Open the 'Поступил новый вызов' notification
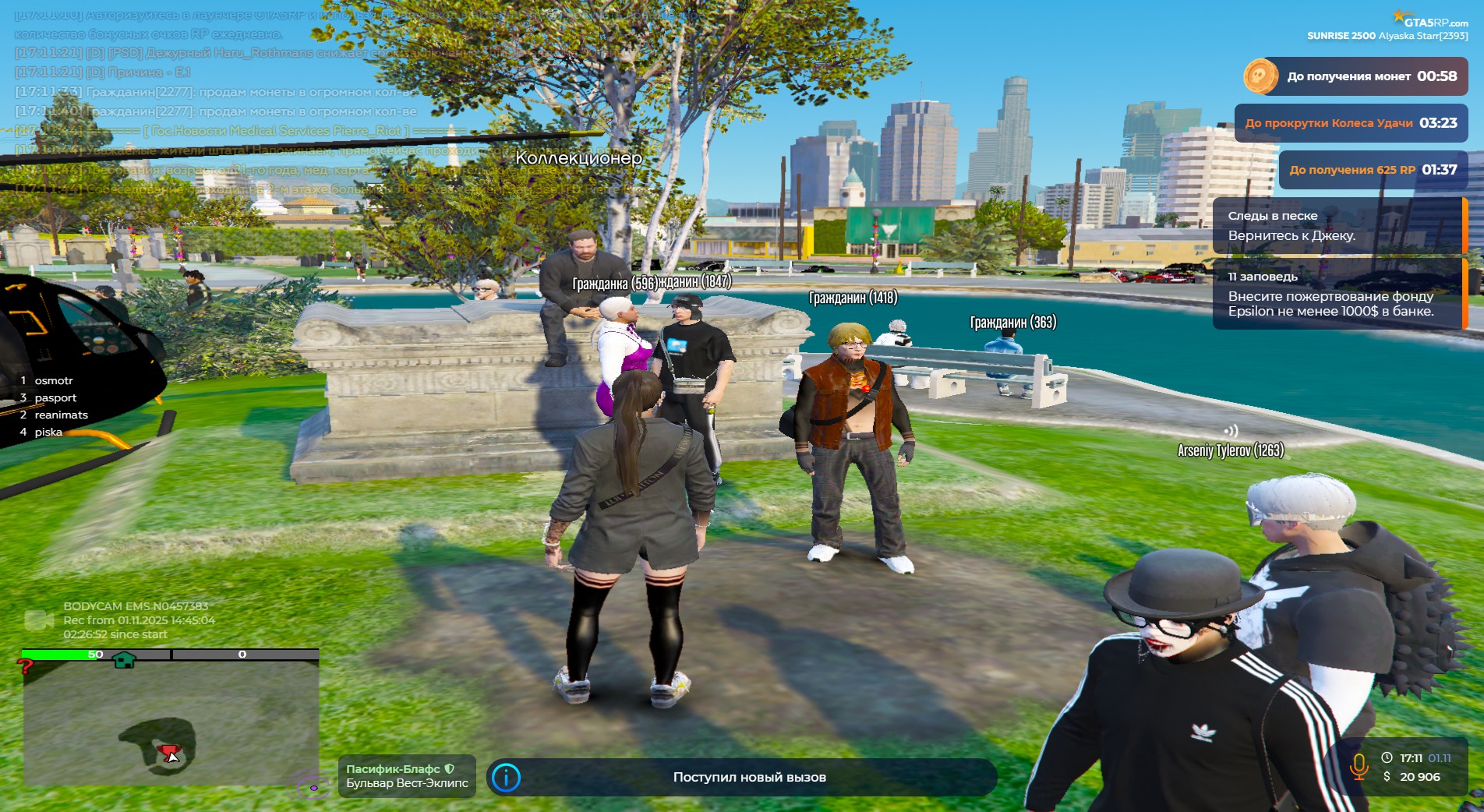This screenshot has height=812, width=1484. pos(748,777)
